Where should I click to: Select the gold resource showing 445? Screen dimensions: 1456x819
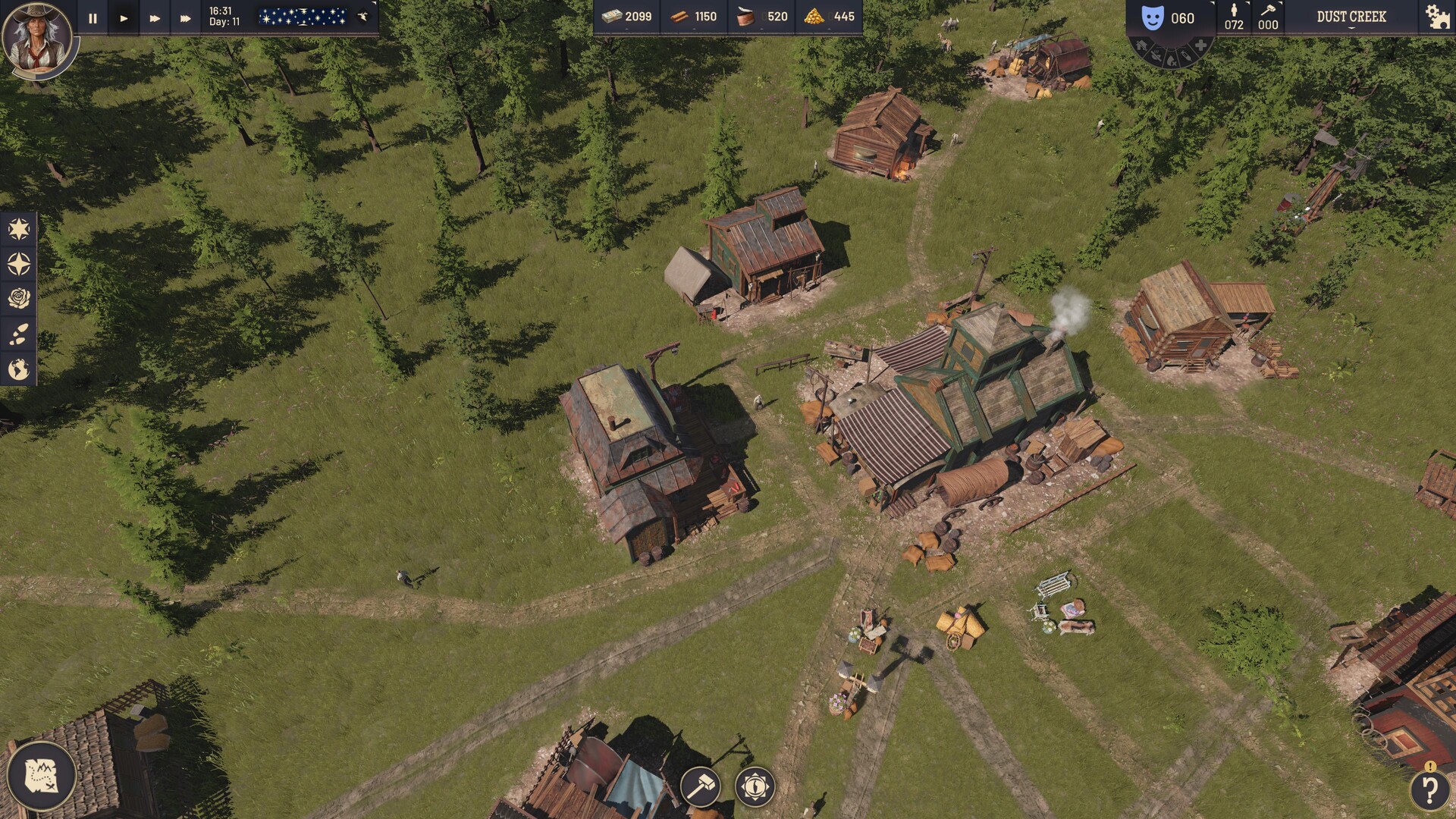[830, 15]
